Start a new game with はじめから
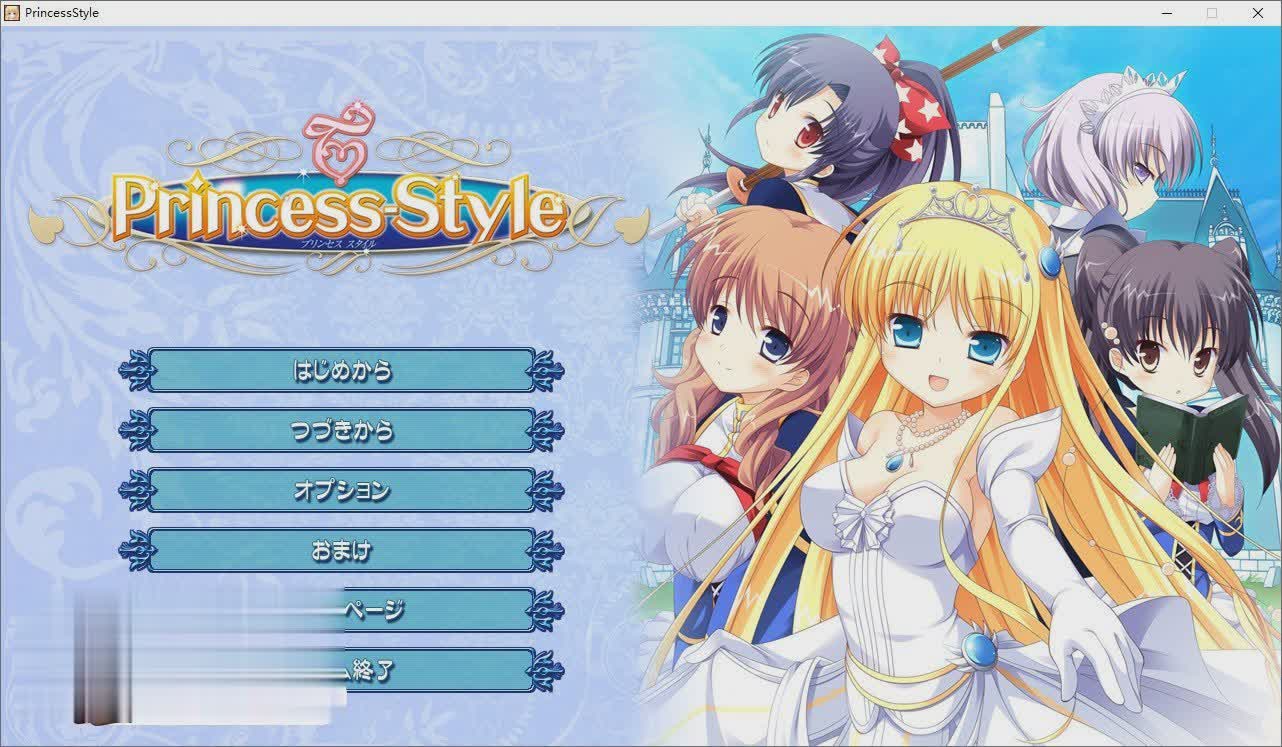Screen dimensions: 1282x747 click(341, 371)
